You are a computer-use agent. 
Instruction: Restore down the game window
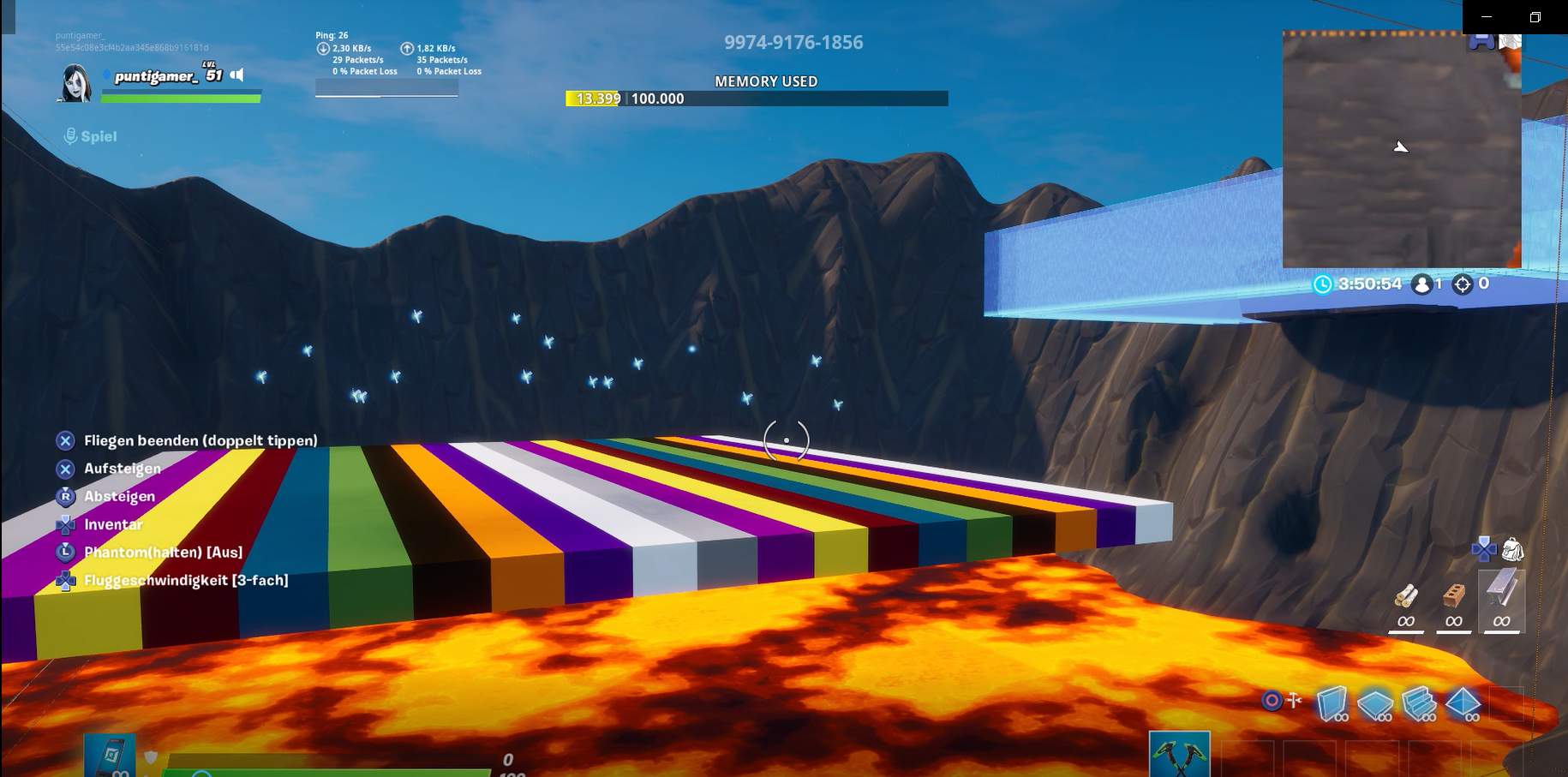(x=1535, y=17)
